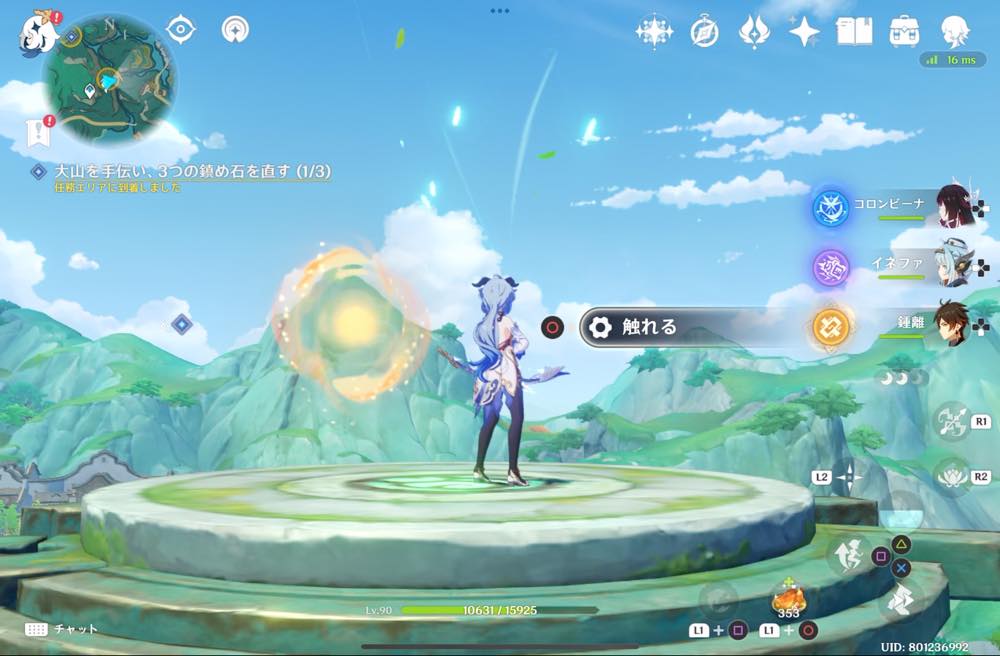Use the roasted food quick item
The height and width of the screenshot is (656, 1000).
tap(787, 602)
